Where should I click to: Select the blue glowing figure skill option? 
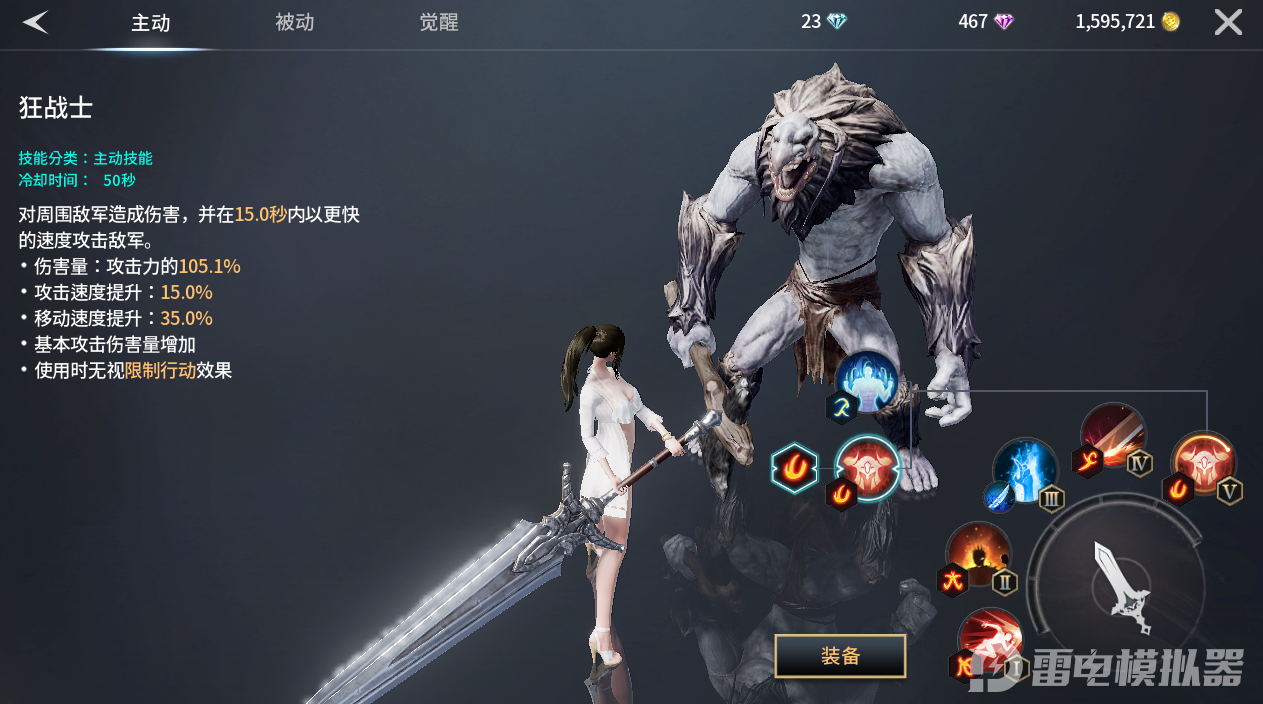coord(867,382)
